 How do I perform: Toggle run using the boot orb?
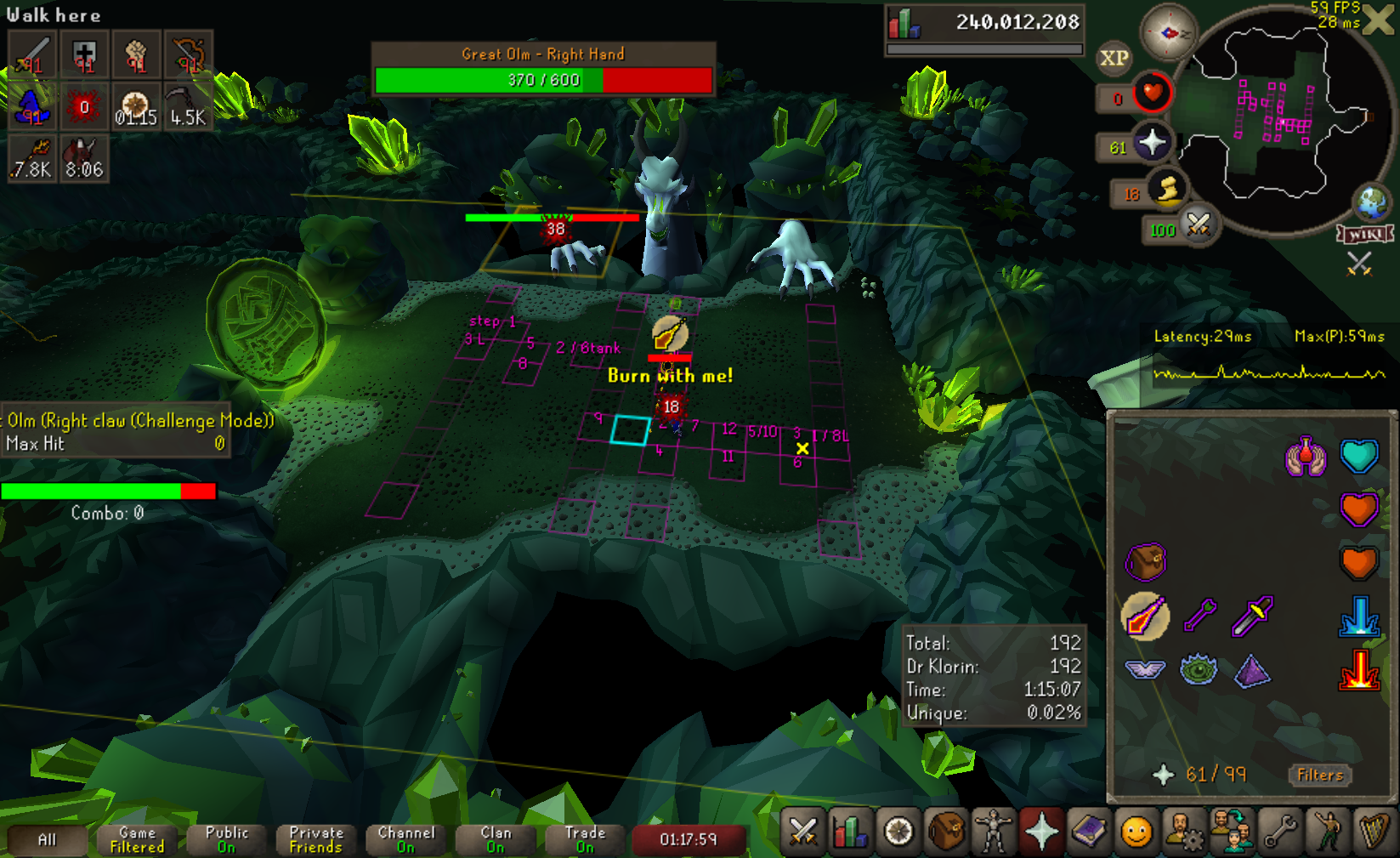(x=1169, y=190)
